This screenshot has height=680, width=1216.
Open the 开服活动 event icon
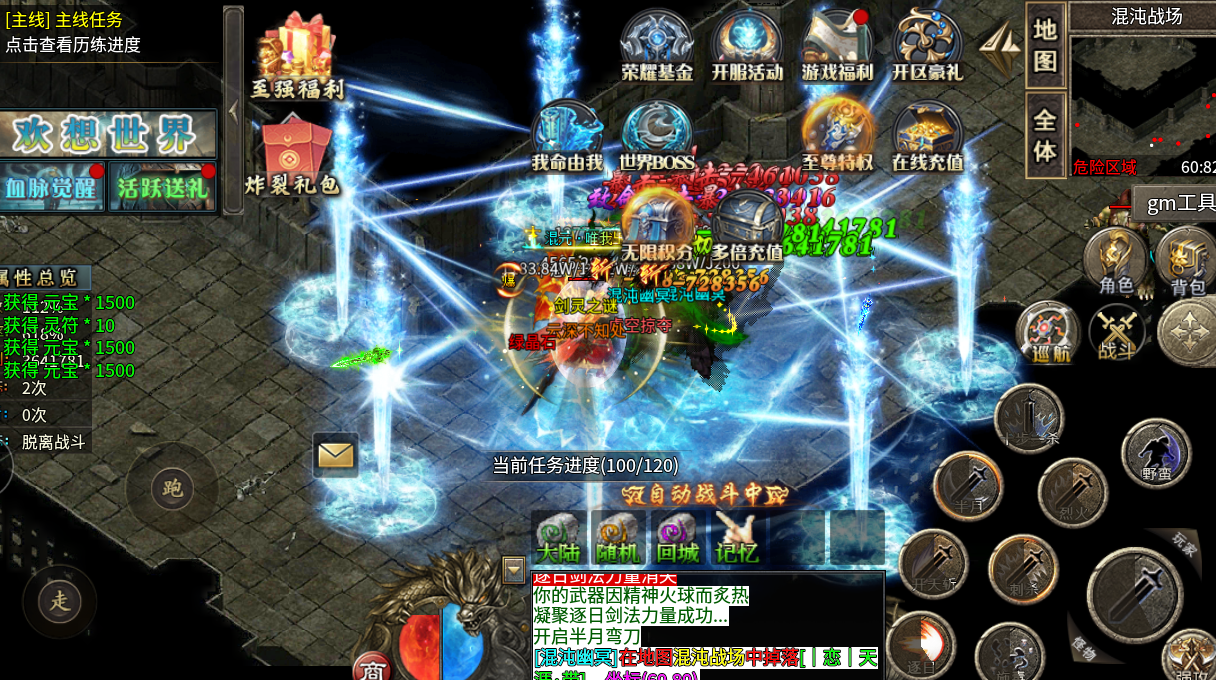click(x=747, y=47)
